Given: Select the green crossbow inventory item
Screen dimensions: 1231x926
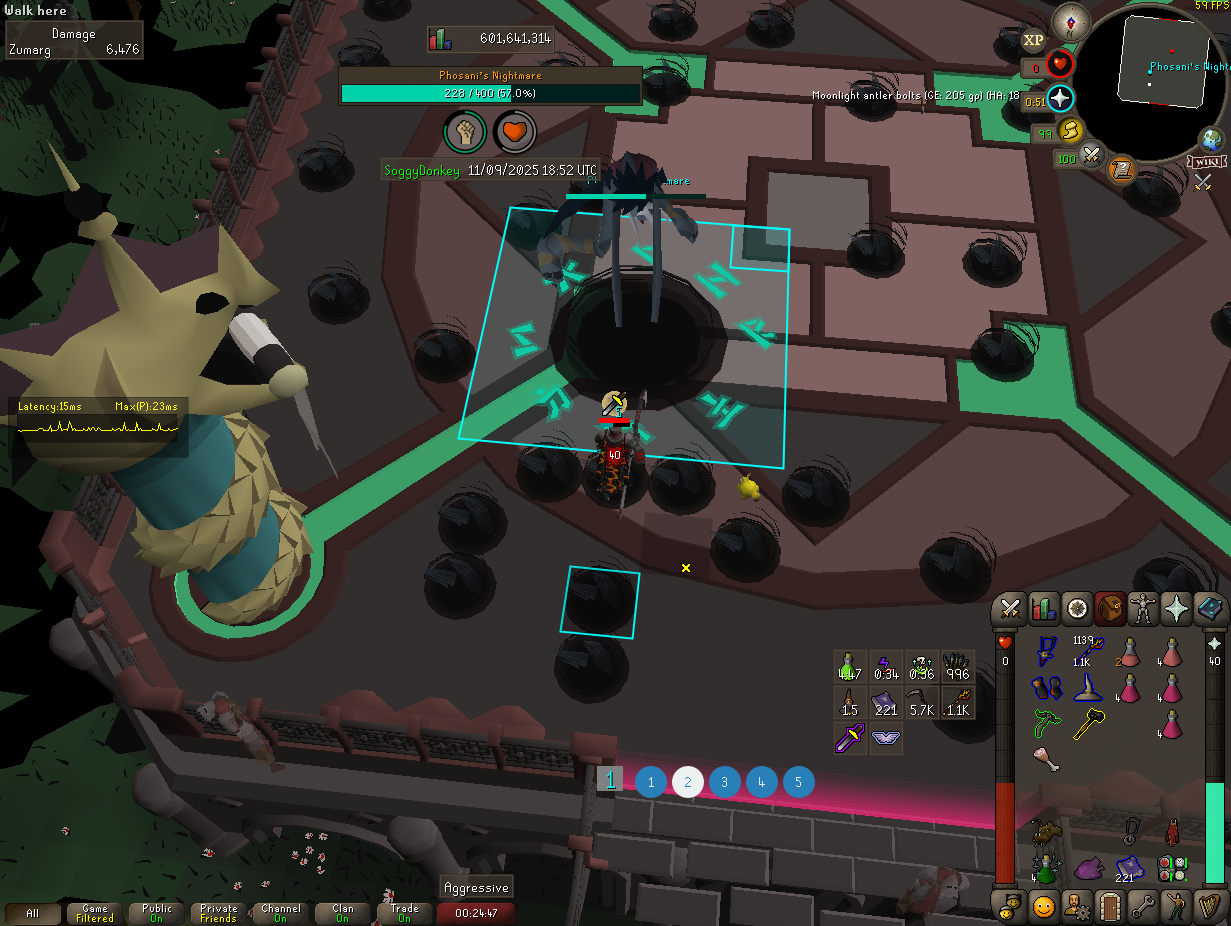Looking at the screenshot, I should click(1047, 724).
